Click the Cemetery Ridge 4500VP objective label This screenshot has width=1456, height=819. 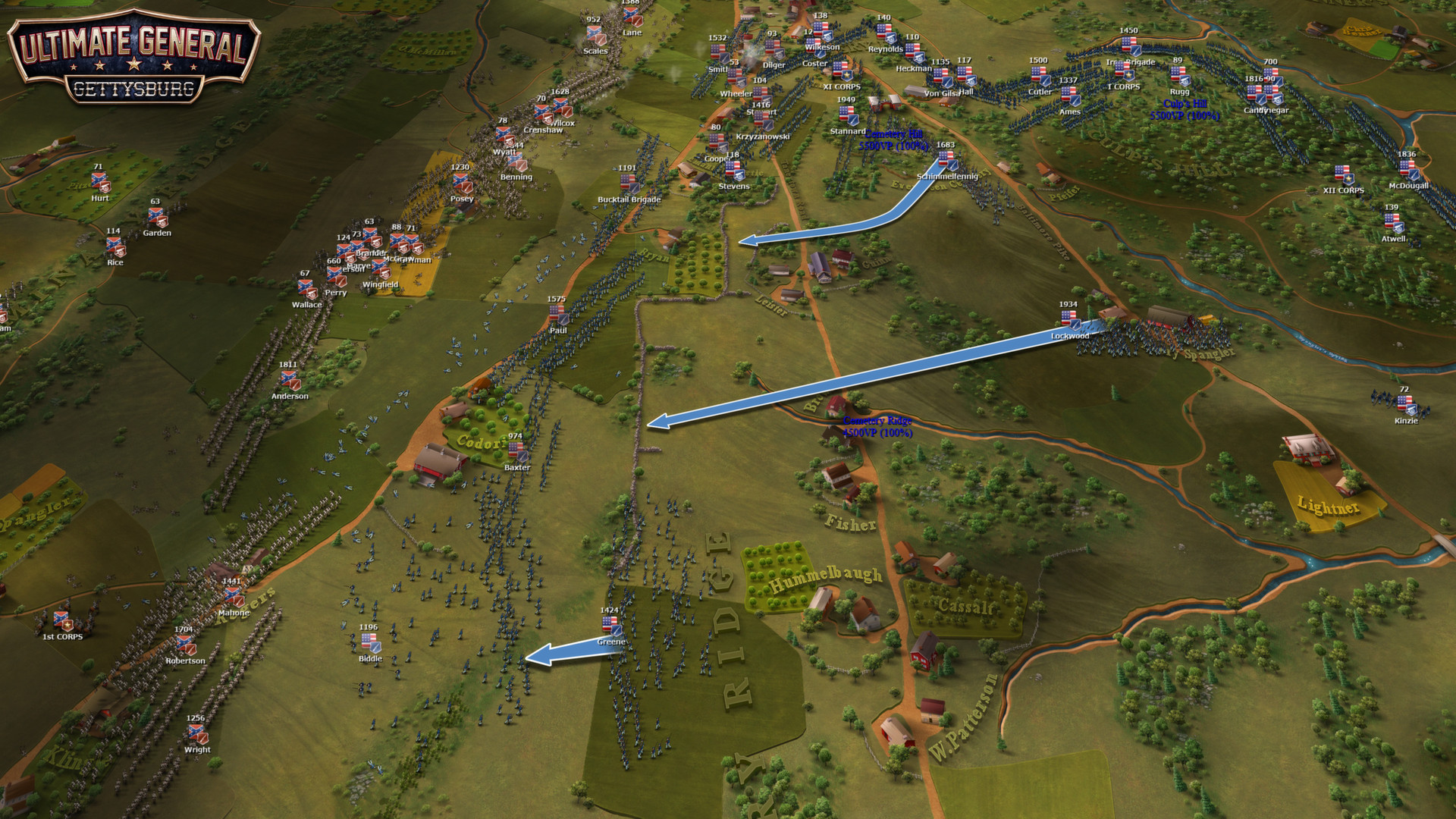pyautogui.click(x=877, y=426)
